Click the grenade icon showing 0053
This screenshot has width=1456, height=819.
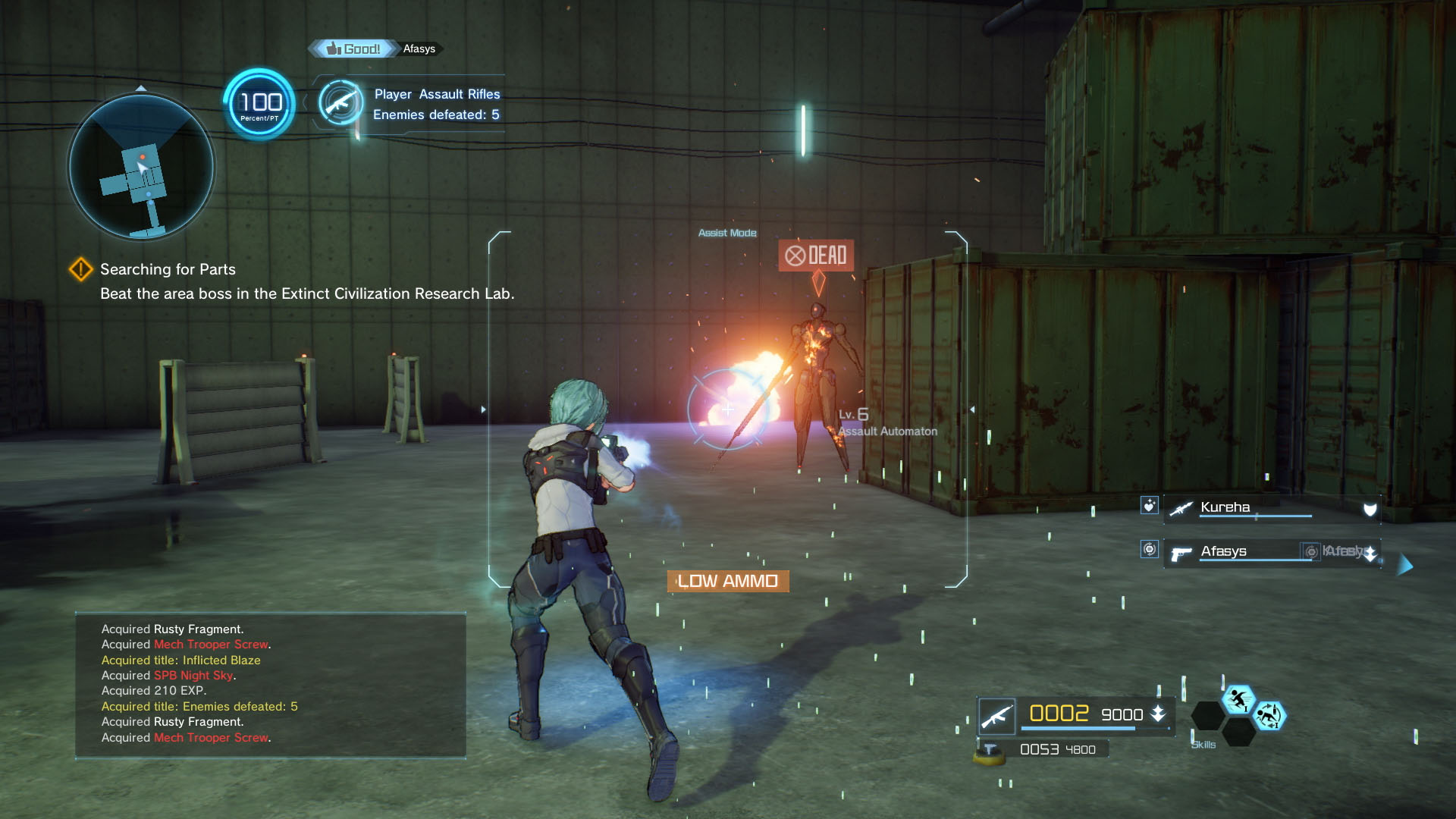click(990, 748)
